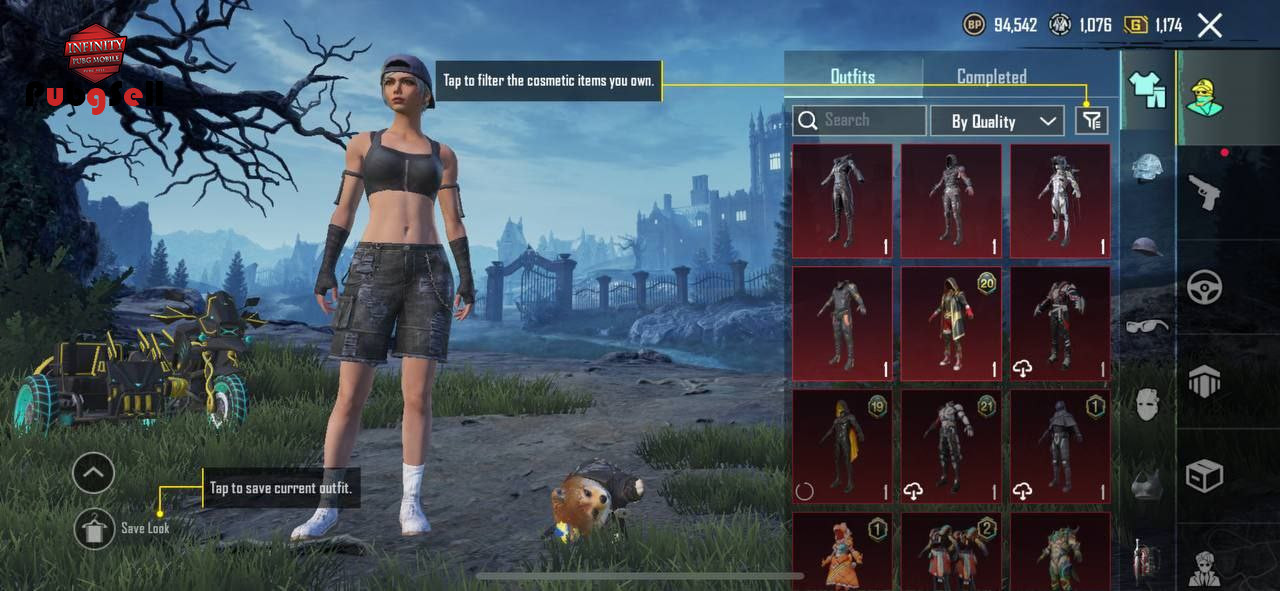Tap the Save Look hanger button

94,528
